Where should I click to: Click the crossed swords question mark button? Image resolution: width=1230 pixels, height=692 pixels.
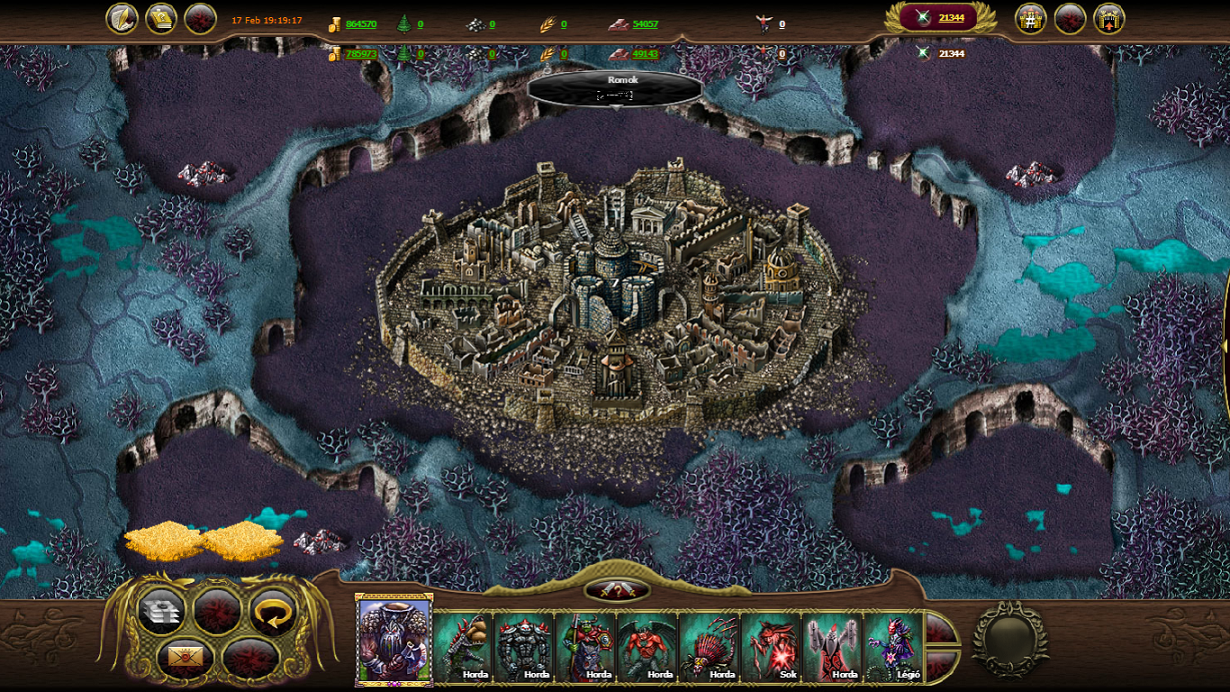tap(616, 591)
